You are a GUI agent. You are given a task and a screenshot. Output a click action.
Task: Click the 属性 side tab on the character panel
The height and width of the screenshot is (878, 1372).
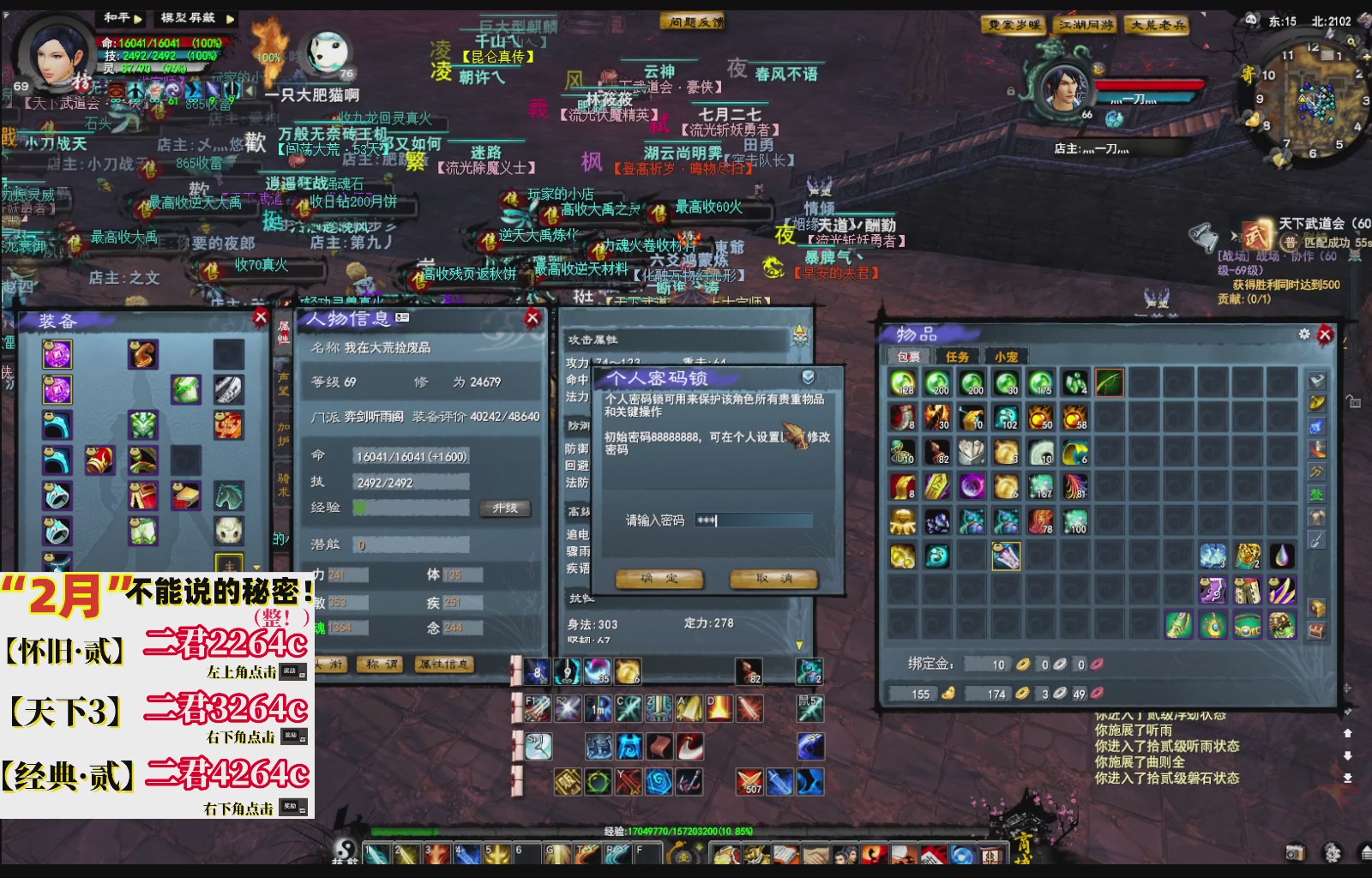[x=282, y=334]
